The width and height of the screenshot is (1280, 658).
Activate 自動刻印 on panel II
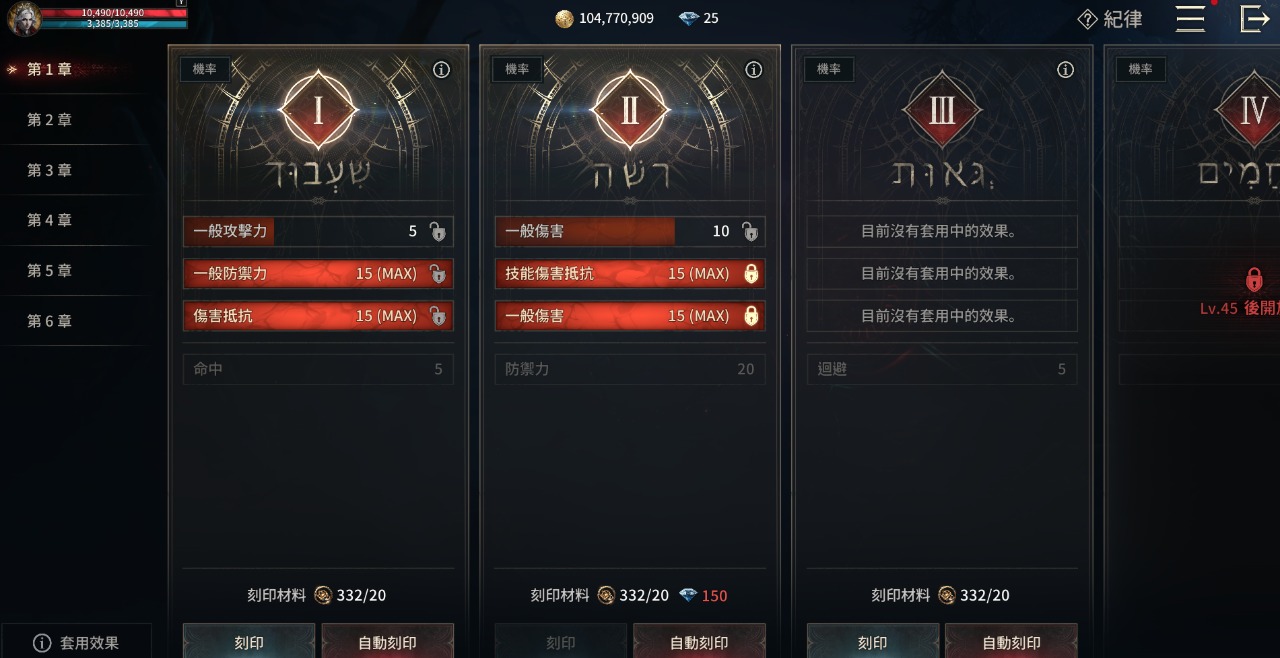[699, 642]
